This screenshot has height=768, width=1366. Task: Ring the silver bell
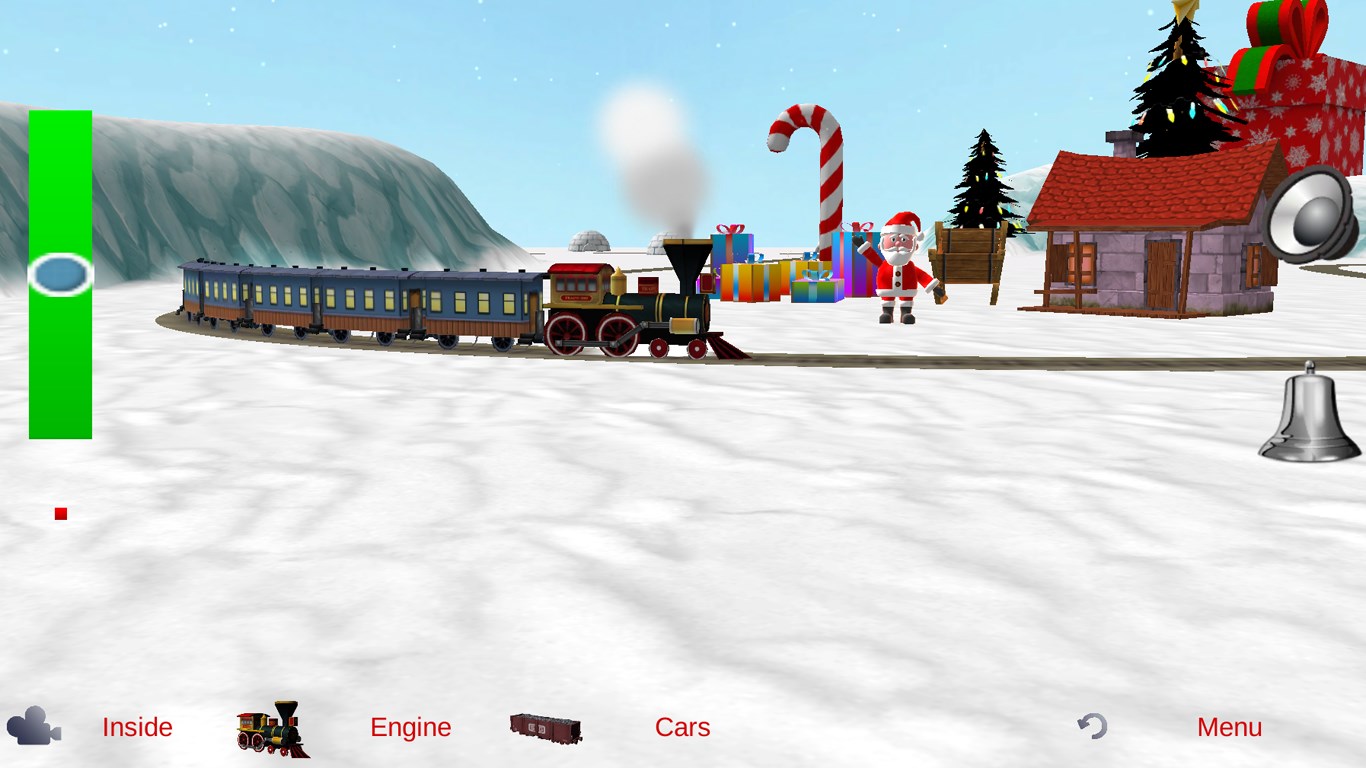pos(1309,416)
